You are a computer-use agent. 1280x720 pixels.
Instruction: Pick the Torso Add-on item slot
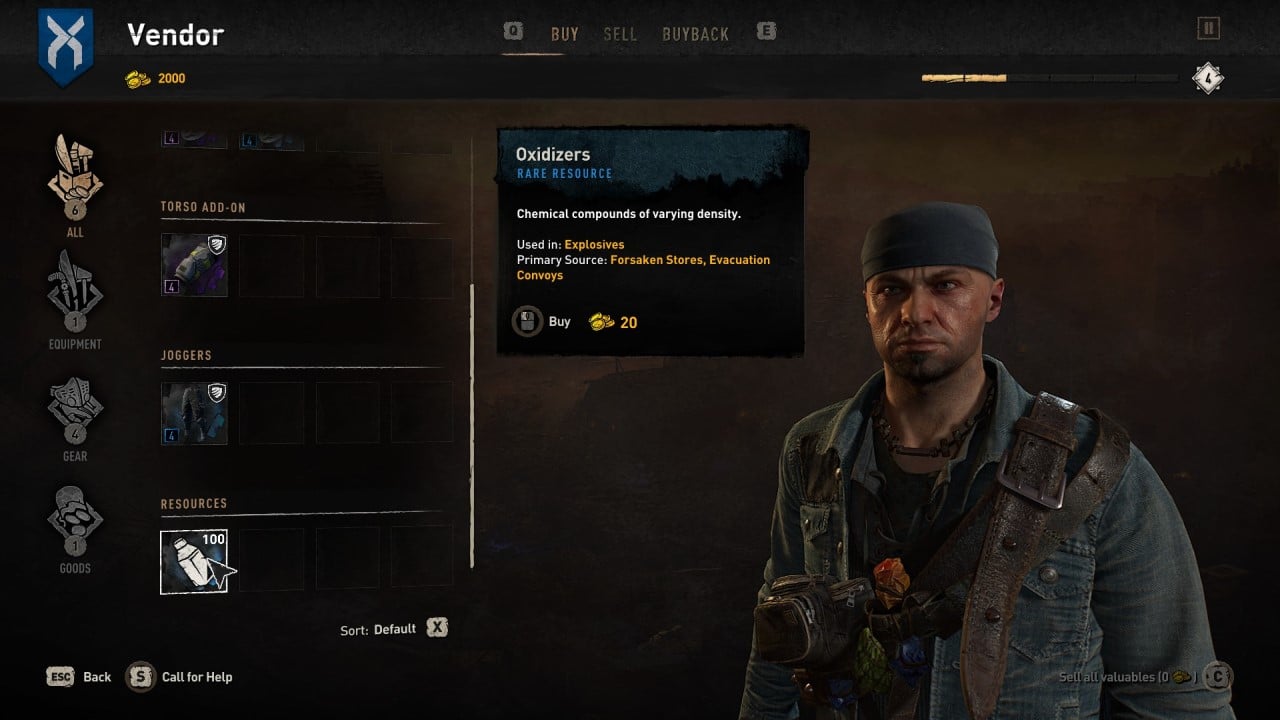[194, 265]
